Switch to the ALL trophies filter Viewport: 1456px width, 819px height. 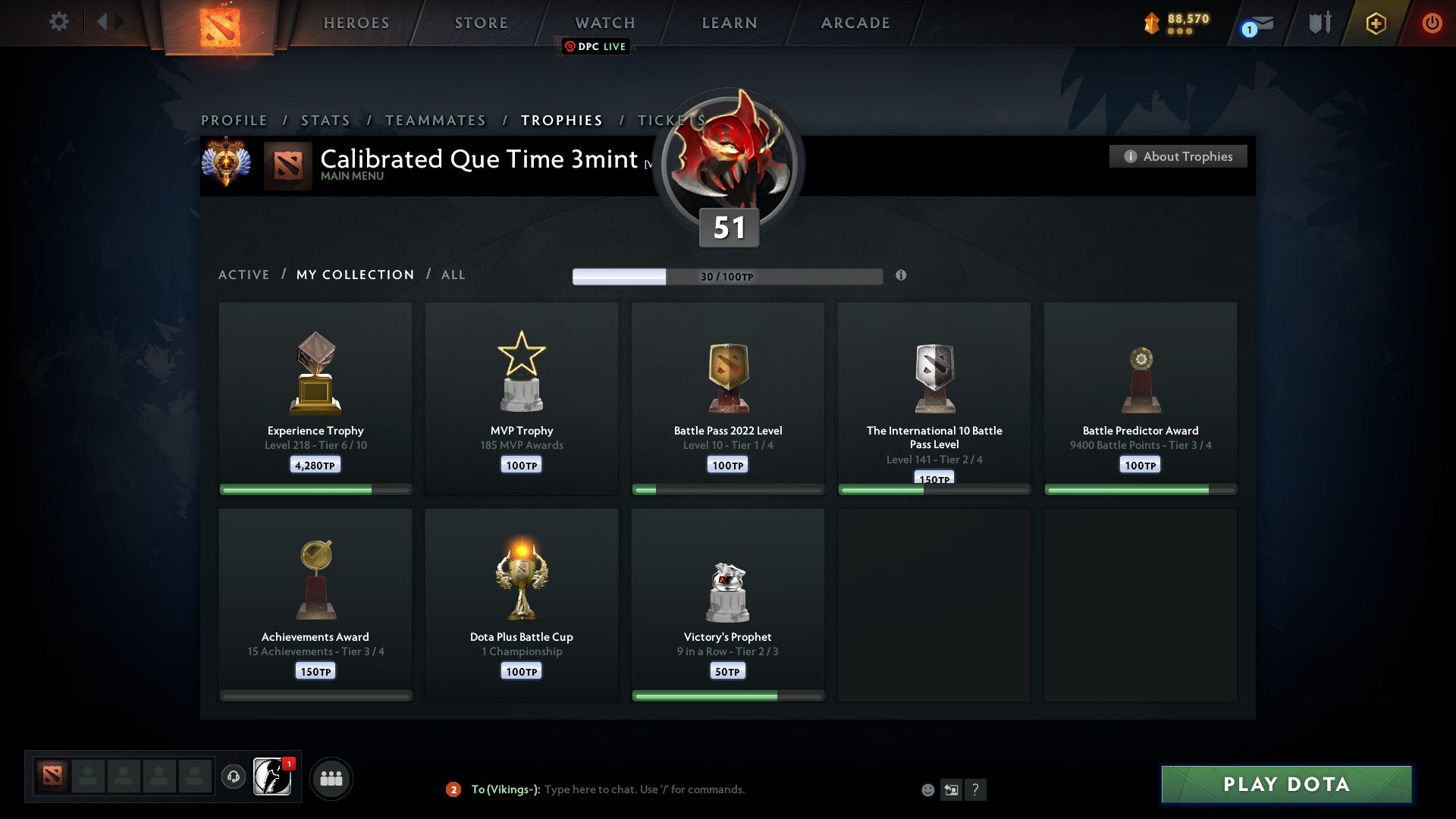point(453,275)
